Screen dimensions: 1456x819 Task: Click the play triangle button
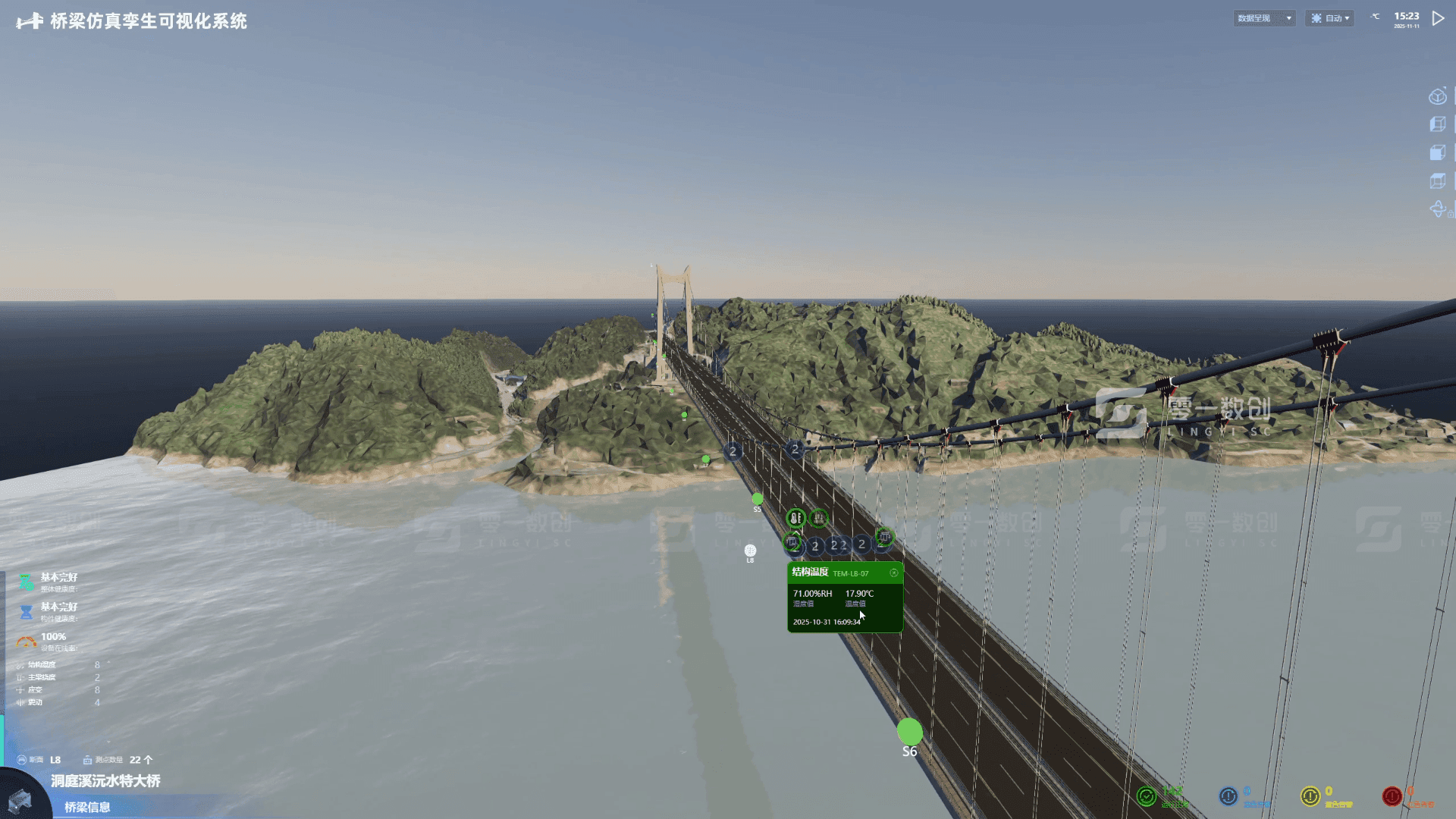click(1438, 18)
